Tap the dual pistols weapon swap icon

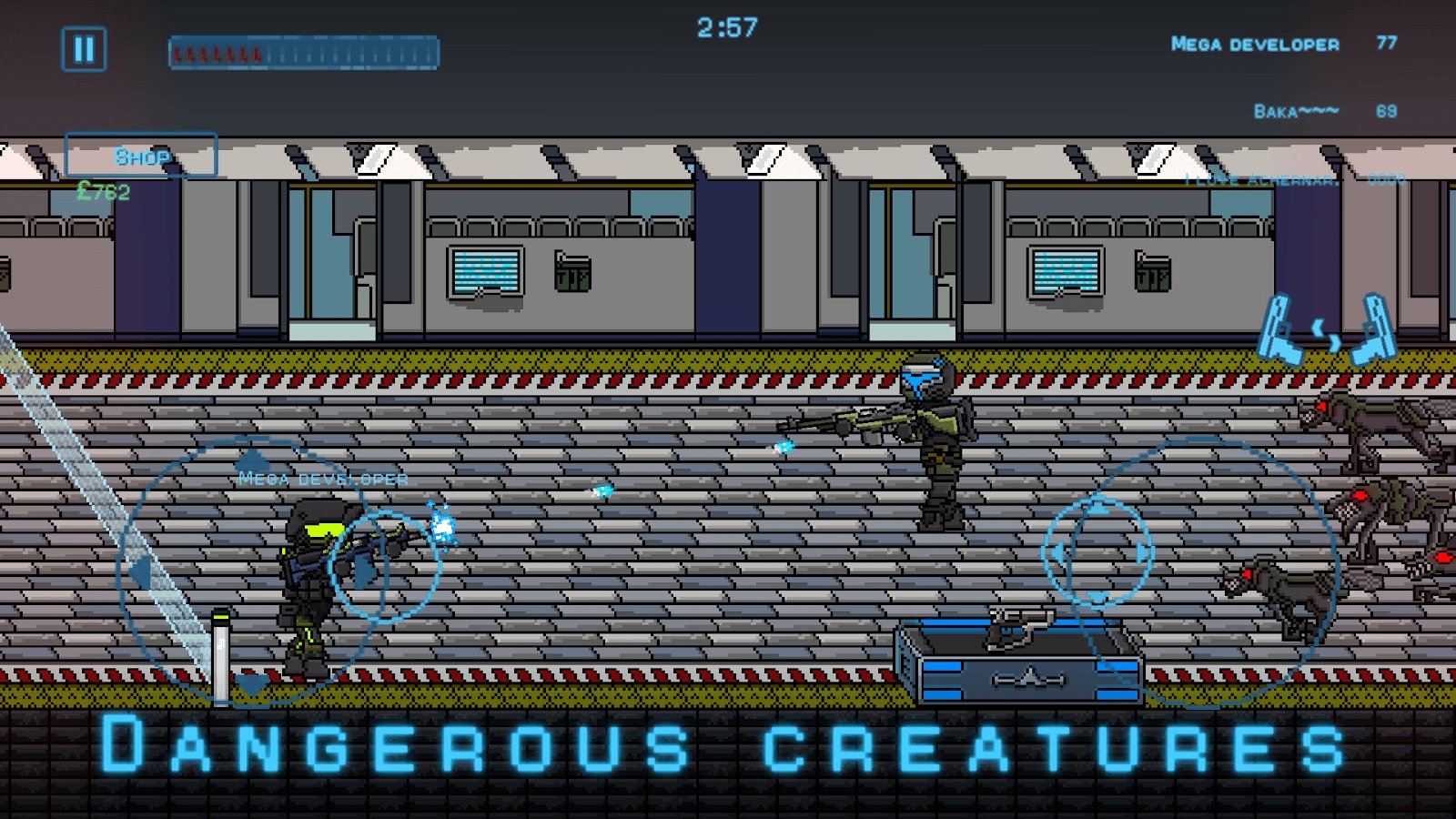(x=1329, y=328)
